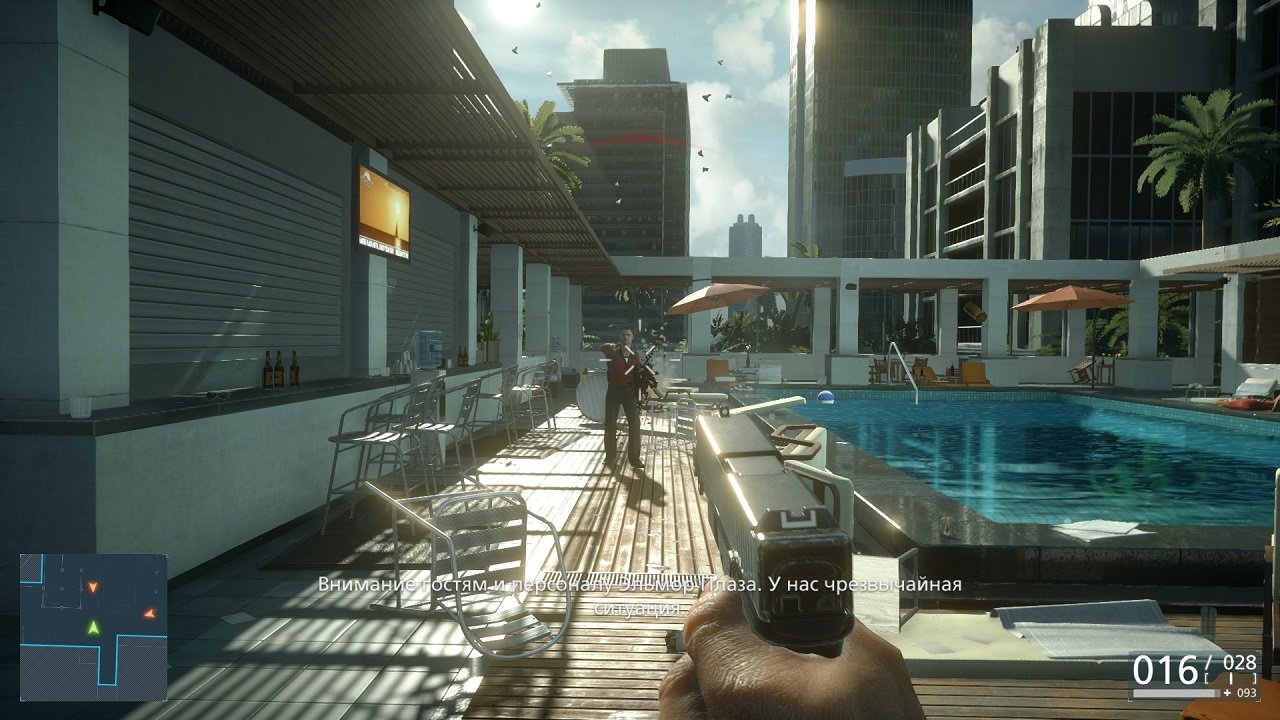Screen dimensions: 1280x720
Task: Click the right-side orange enemy arrow on minimap
Action: [149, 614]
